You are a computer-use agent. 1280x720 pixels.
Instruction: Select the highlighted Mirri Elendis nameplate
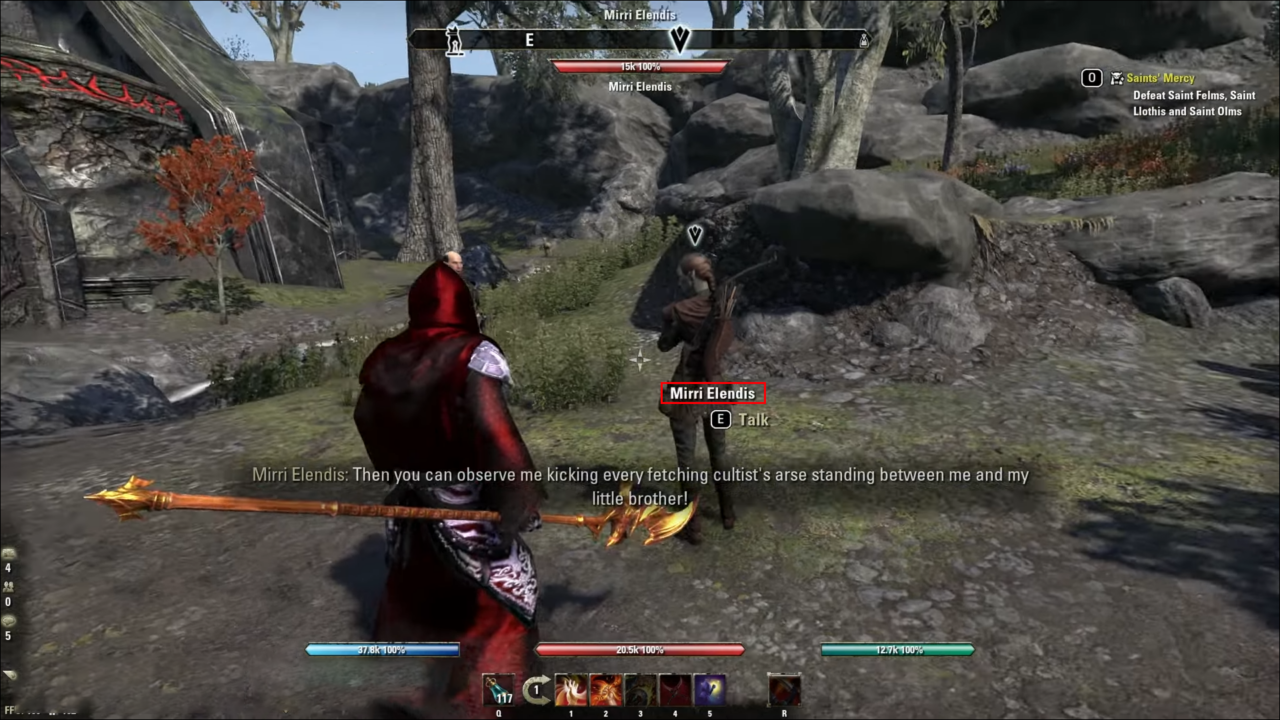point(712,393)
